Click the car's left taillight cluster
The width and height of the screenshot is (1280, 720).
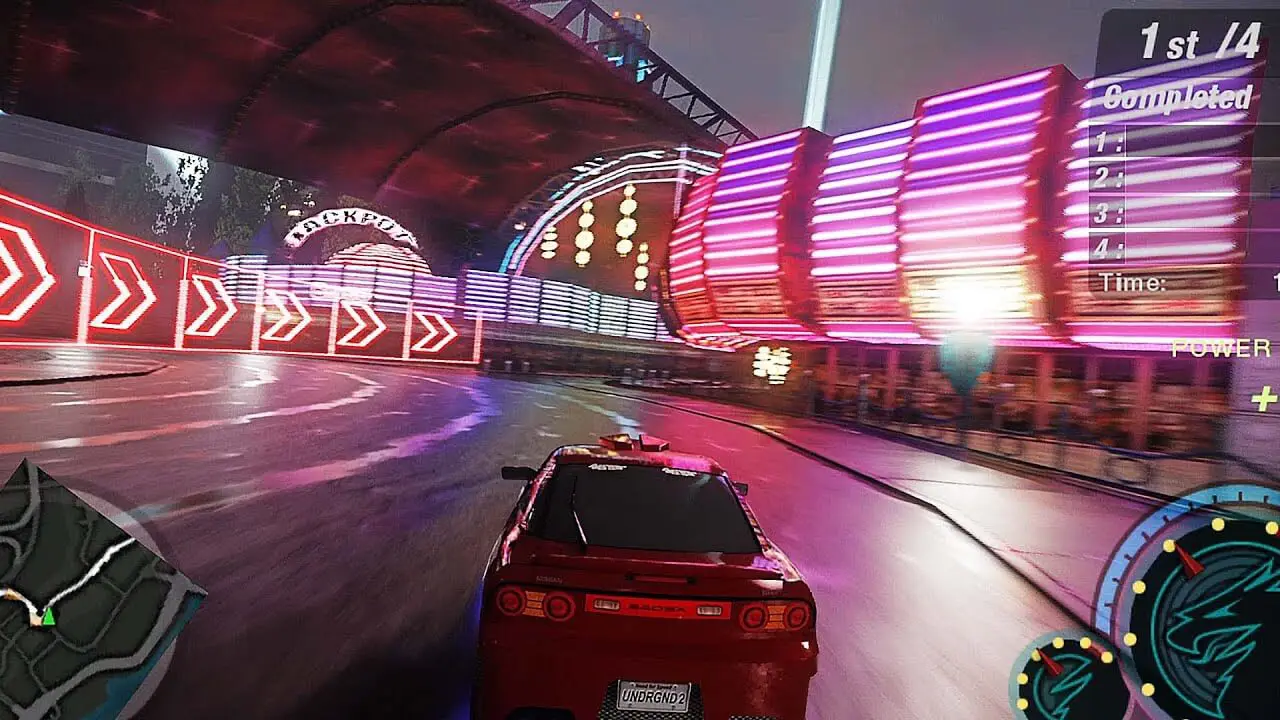point(532,602)
